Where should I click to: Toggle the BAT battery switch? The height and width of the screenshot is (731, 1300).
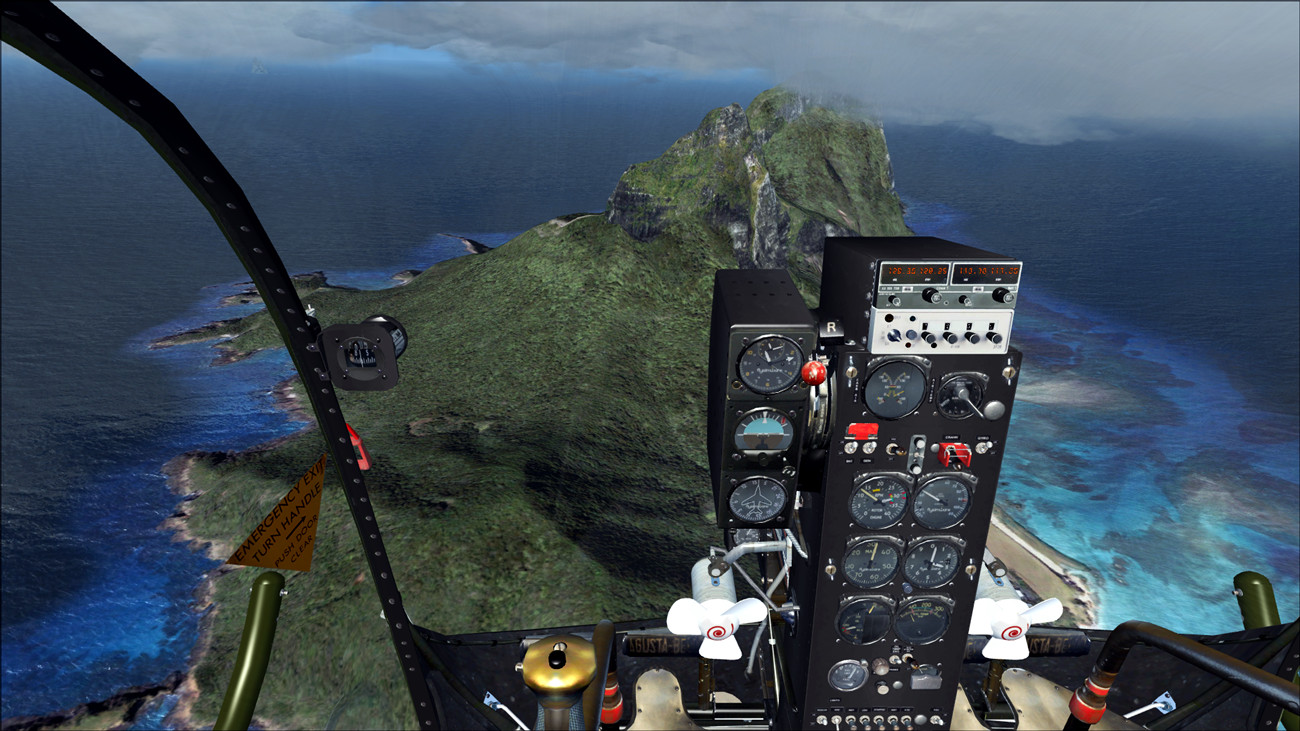[x=852, y=449]
